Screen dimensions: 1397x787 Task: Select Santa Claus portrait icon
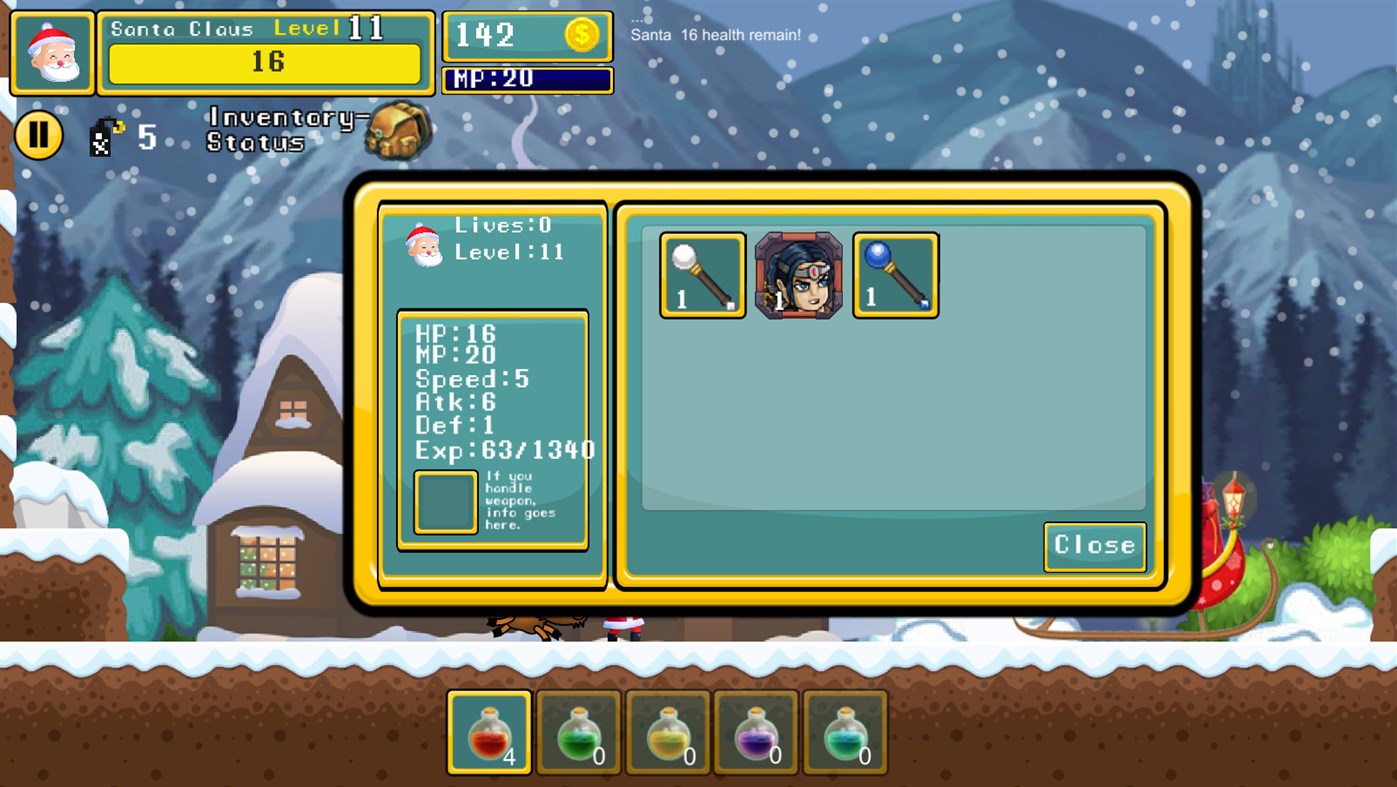coord(51,49)
